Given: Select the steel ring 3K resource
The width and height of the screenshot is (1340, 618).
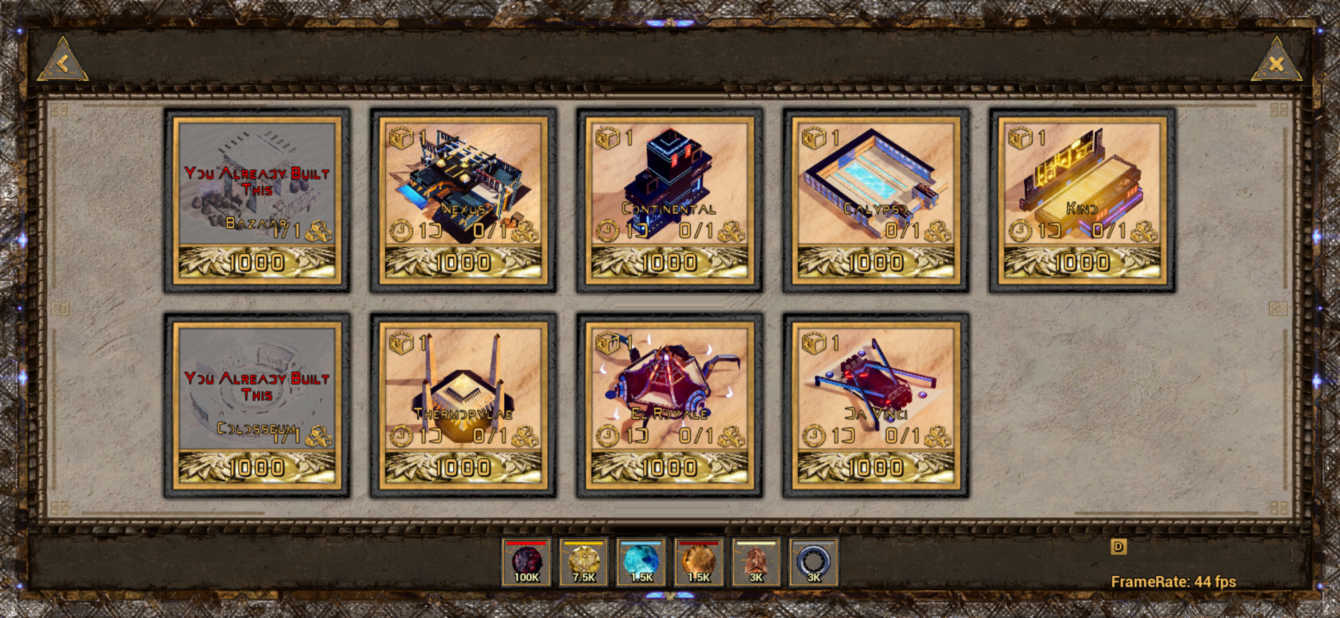Looking at the screenshot, I should click(814, 563).
